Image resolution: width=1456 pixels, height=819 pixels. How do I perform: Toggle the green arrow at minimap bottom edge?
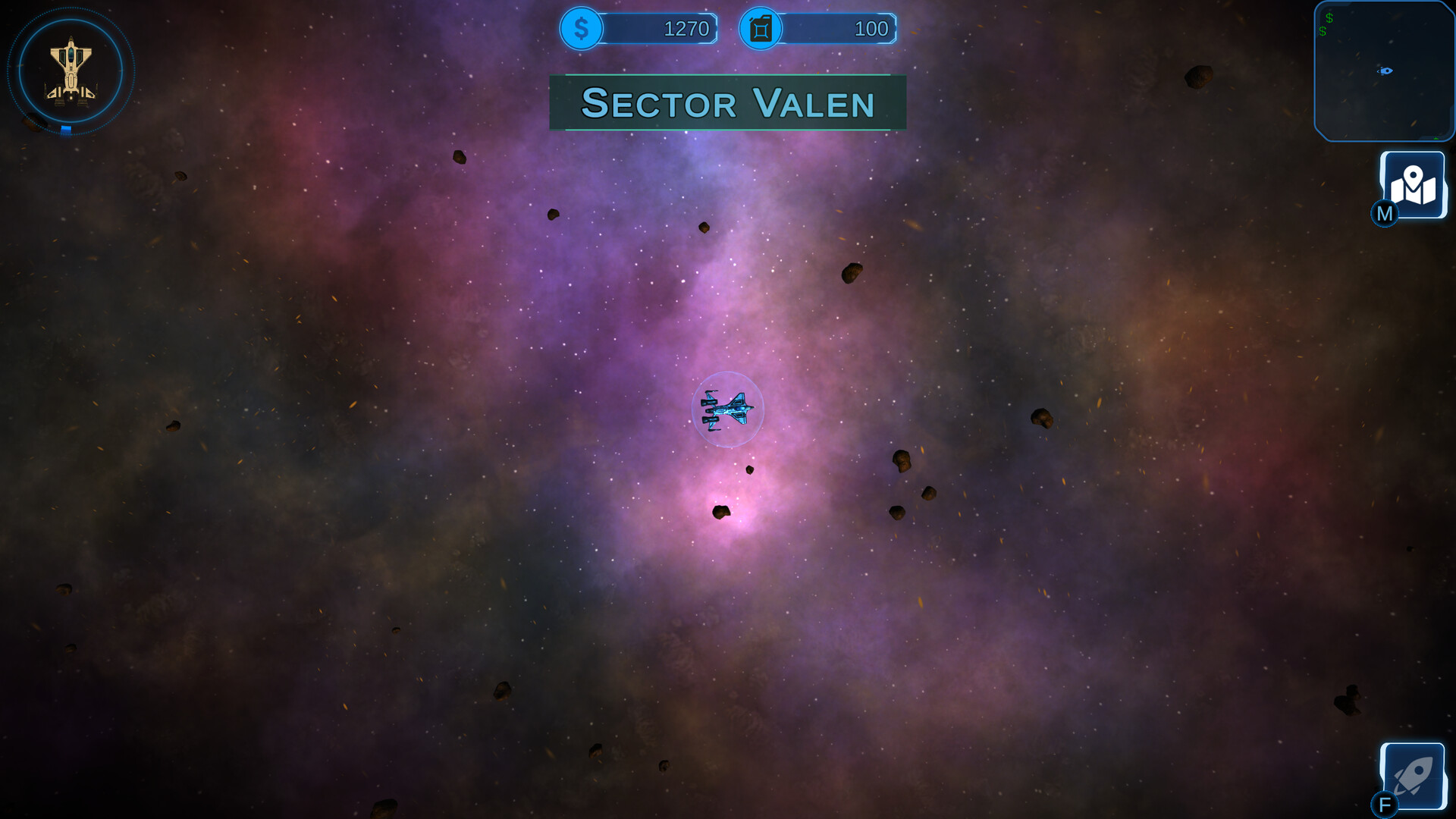pyautogui.click(x=1436, y=138)
